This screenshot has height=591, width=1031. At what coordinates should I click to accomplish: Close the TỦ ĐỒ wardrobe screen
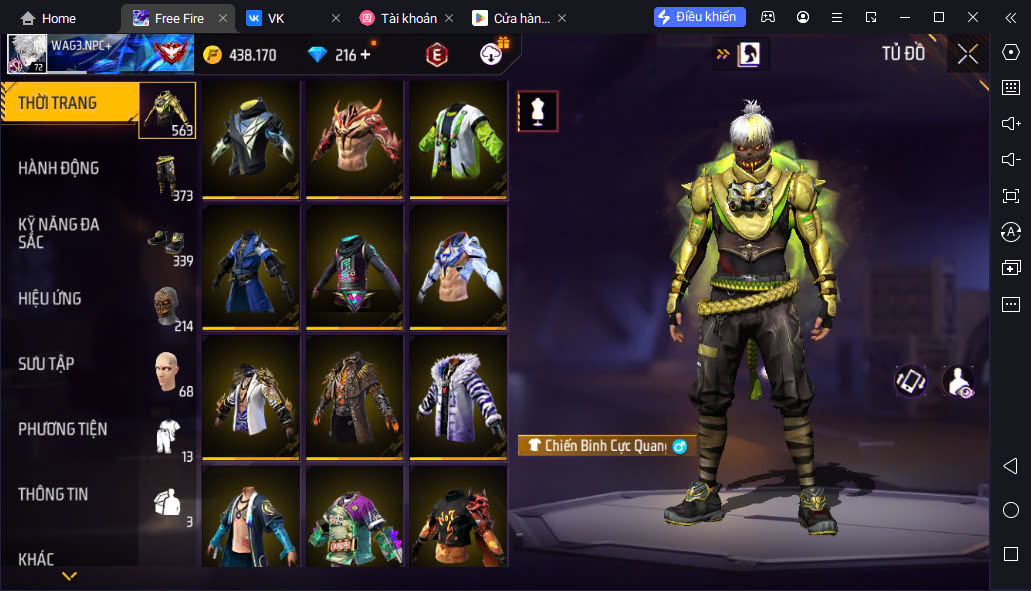967,54
